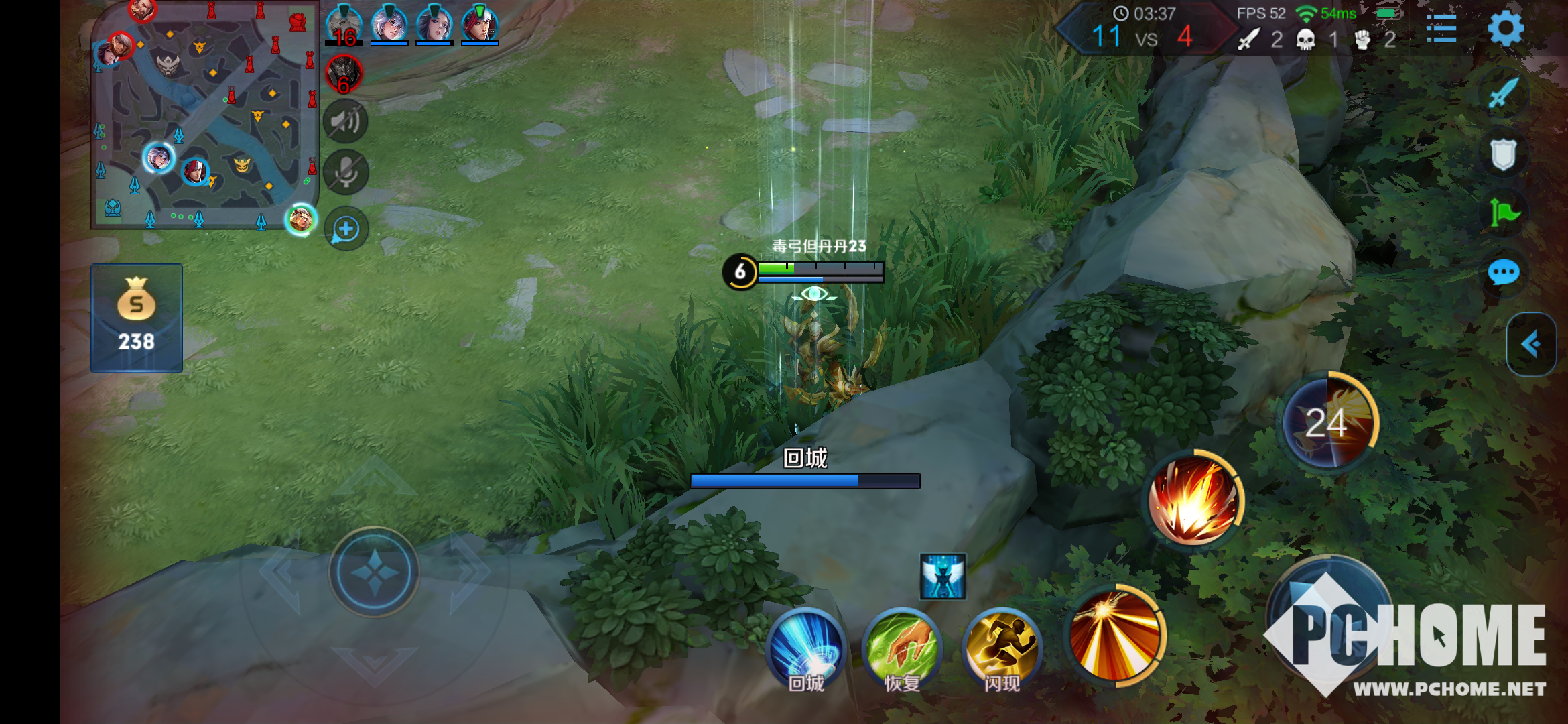The height and width of the screenshot is (724, 1568).
Task: Open the quick chat bubble
Action: 1503,273
